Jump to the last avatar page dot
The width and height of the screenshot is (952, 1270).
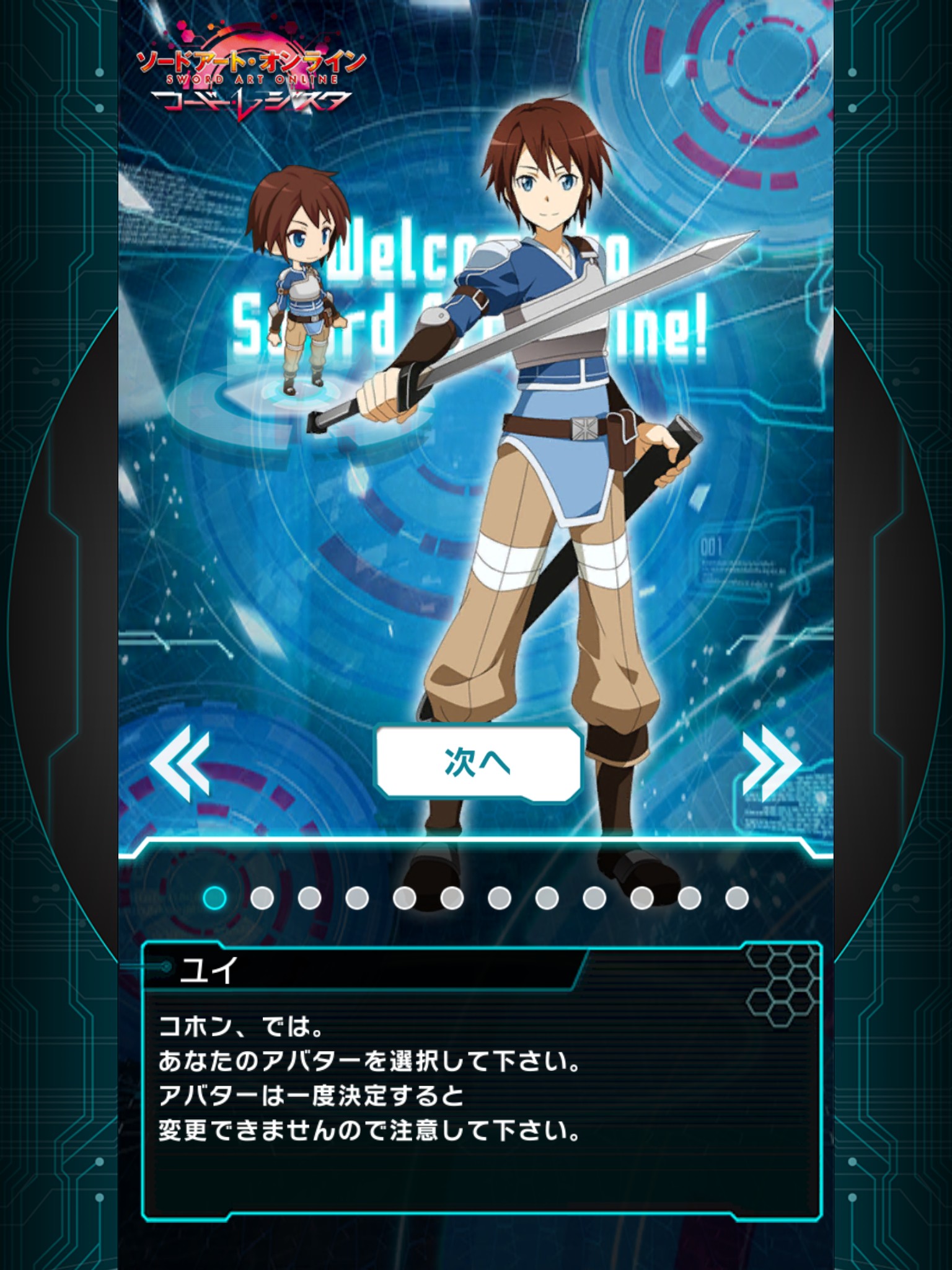(x=736, y=897)
